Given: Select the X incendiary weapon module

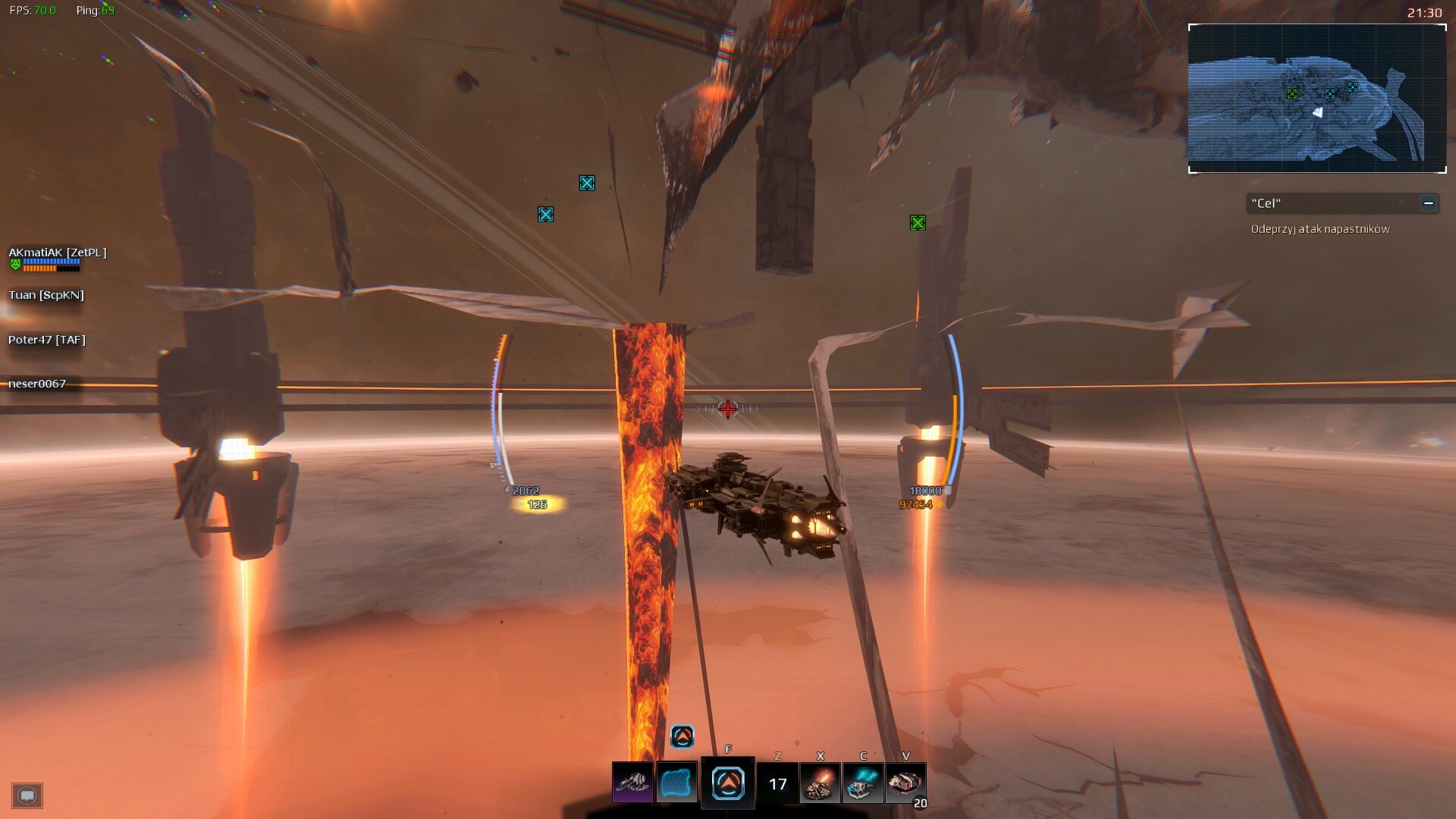Looking at the screenshot, I should click(x=821, y=783).
